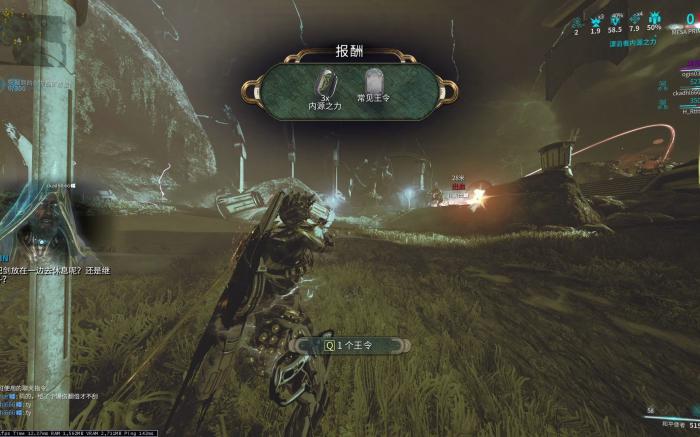Click the 7.9 buff timer icon
This screenshot has width=700, height=437.
633,20
